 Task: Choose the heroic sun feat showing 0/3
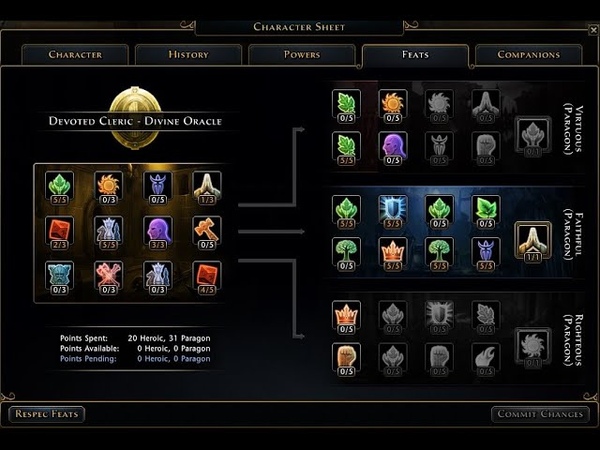108,185
